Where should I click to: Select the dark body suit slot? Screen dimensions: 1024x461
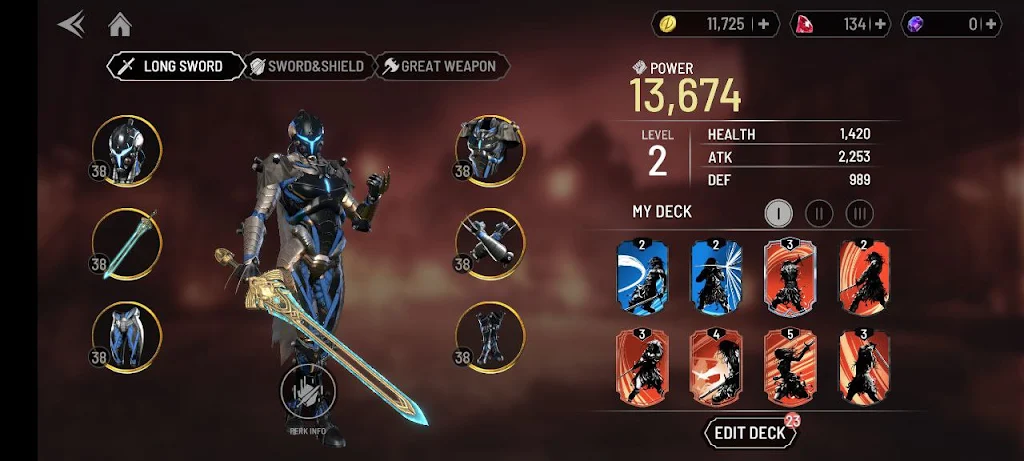click(x=490, y=336)
